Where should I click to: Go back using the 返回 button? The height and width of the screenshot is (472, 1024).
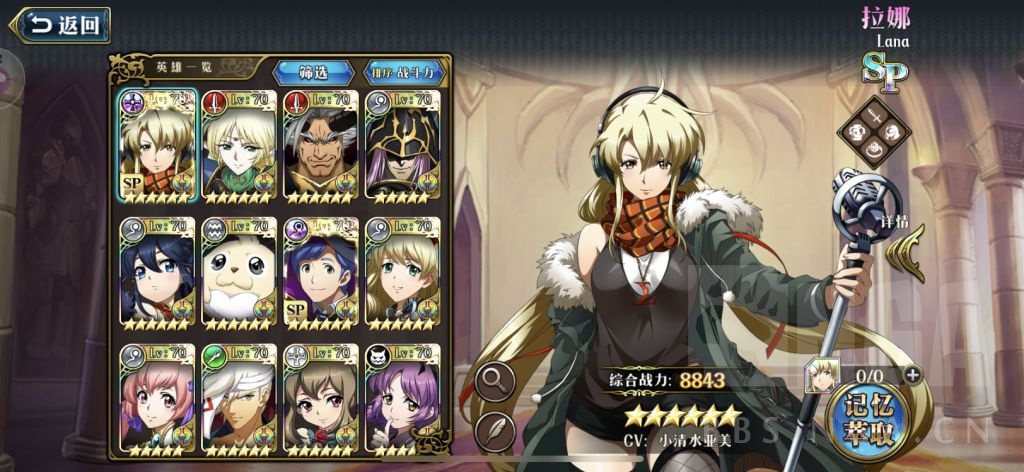tap(62, 25)
